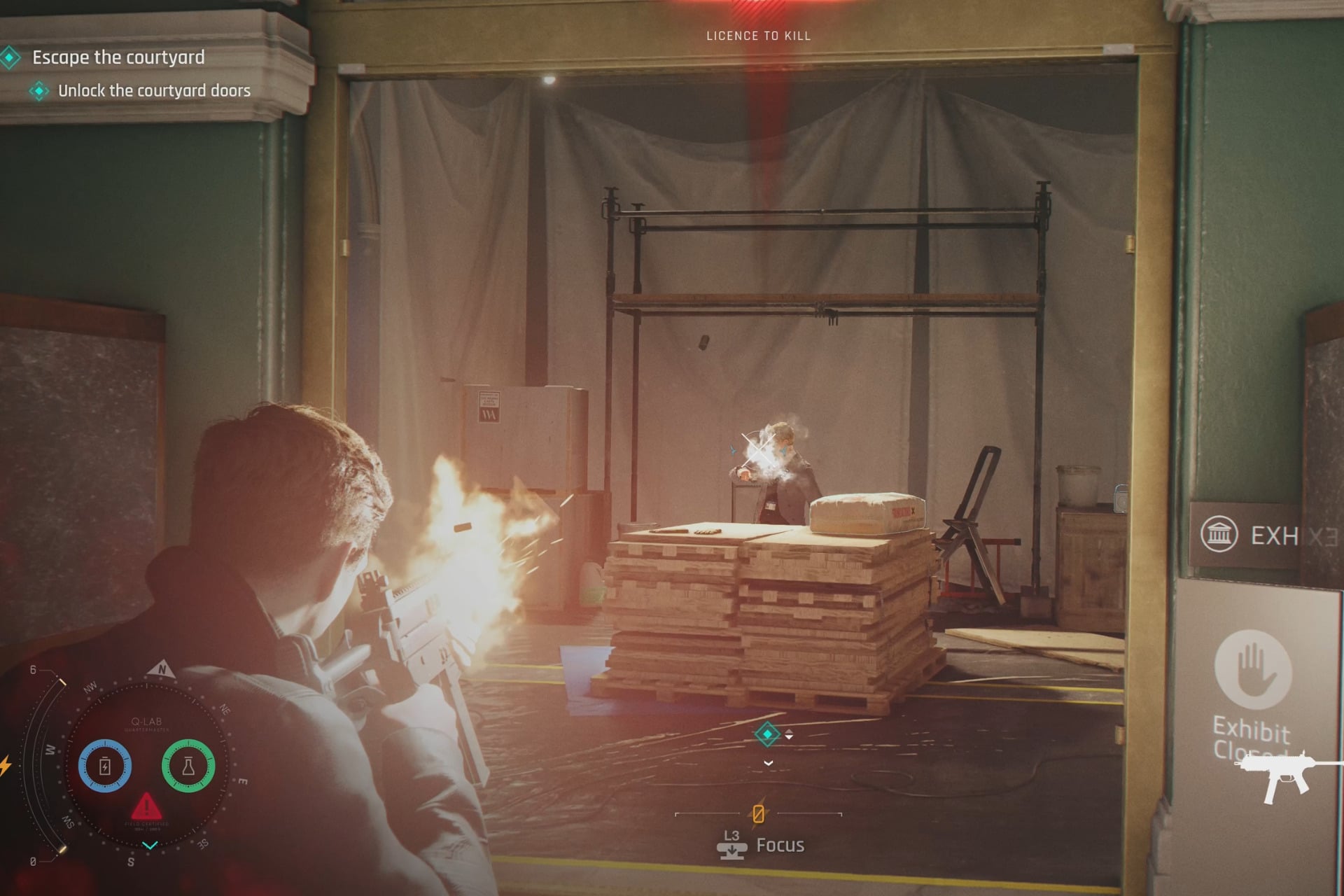Select the flask gadget icon in the Q-Lab dial
Viewport: 1344px width, 896px height.
pyautogui.click(x=189, y=766)
